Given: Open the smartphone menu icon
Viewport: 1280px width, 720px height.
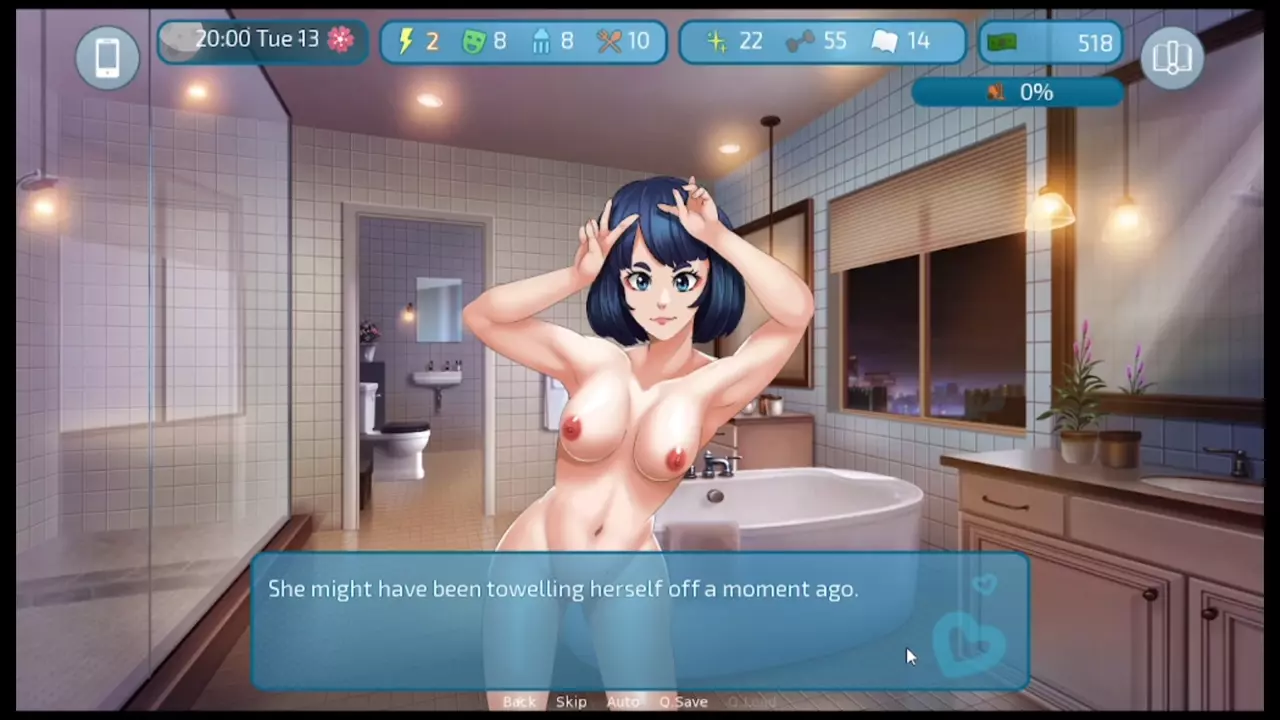Looking at the screenshot, I should [x=107, y=57].
